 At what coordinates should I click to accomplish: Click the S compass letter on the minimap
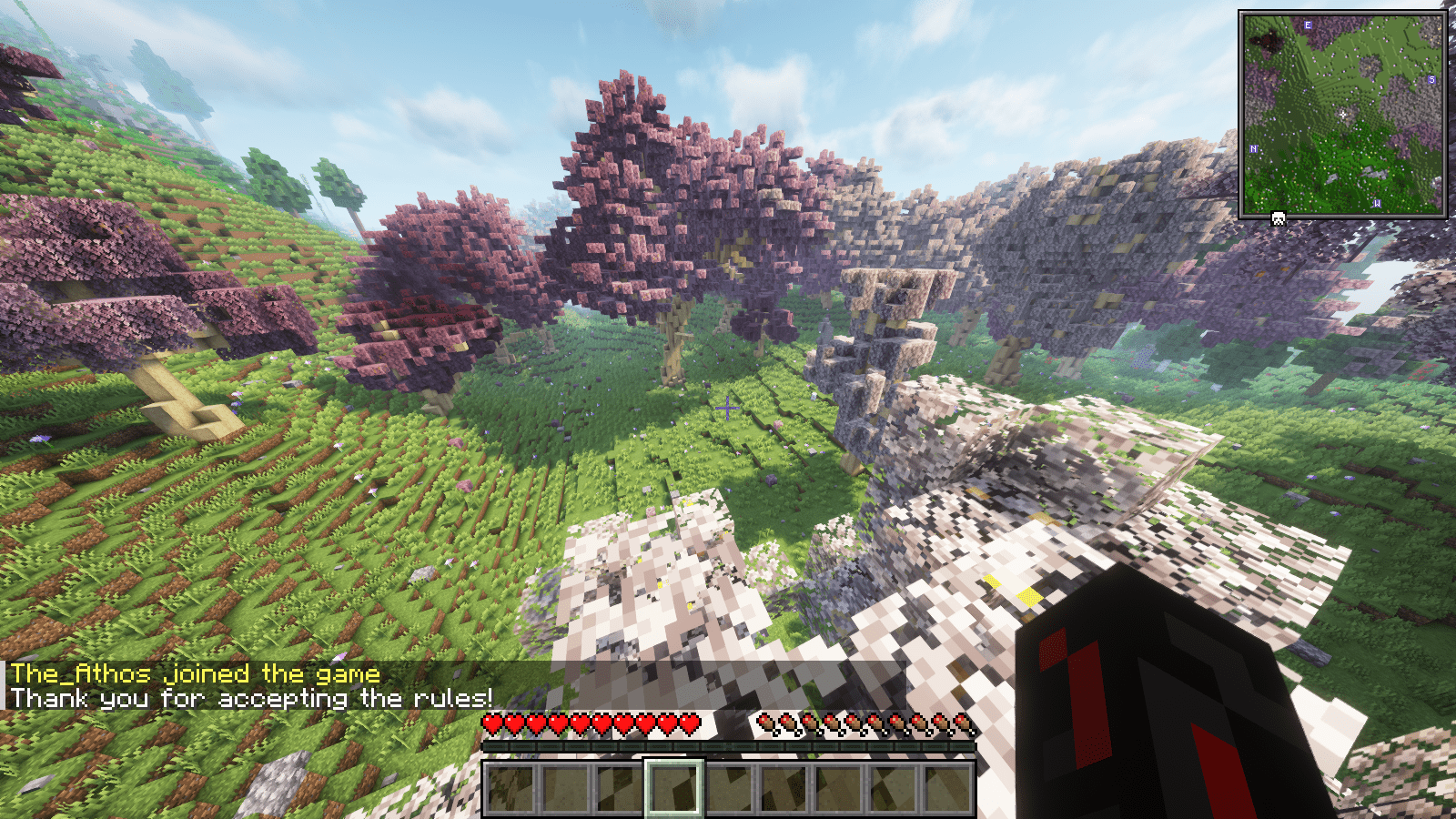1431,80
